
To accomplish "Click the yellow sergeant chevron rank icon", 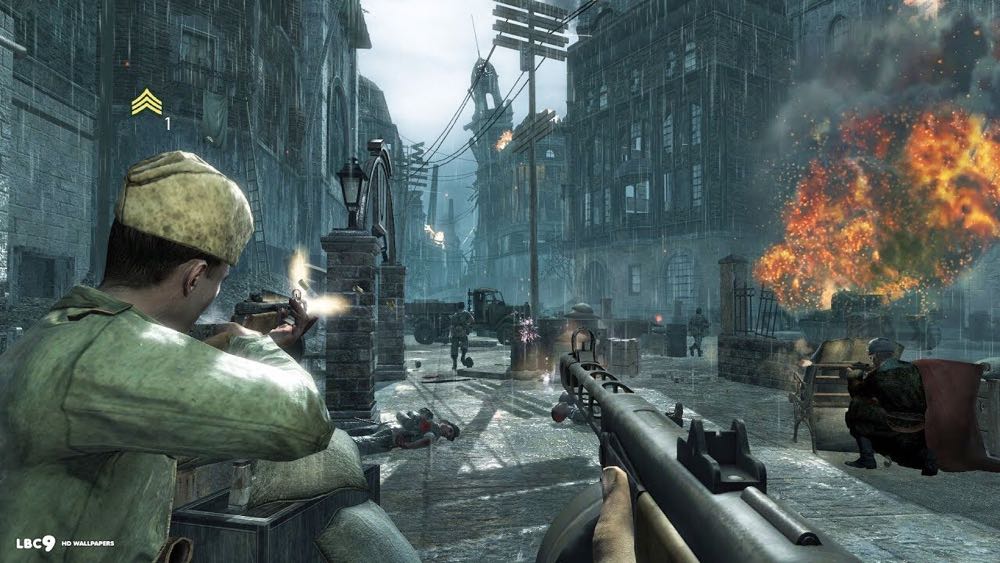I will tap(146, 102).
